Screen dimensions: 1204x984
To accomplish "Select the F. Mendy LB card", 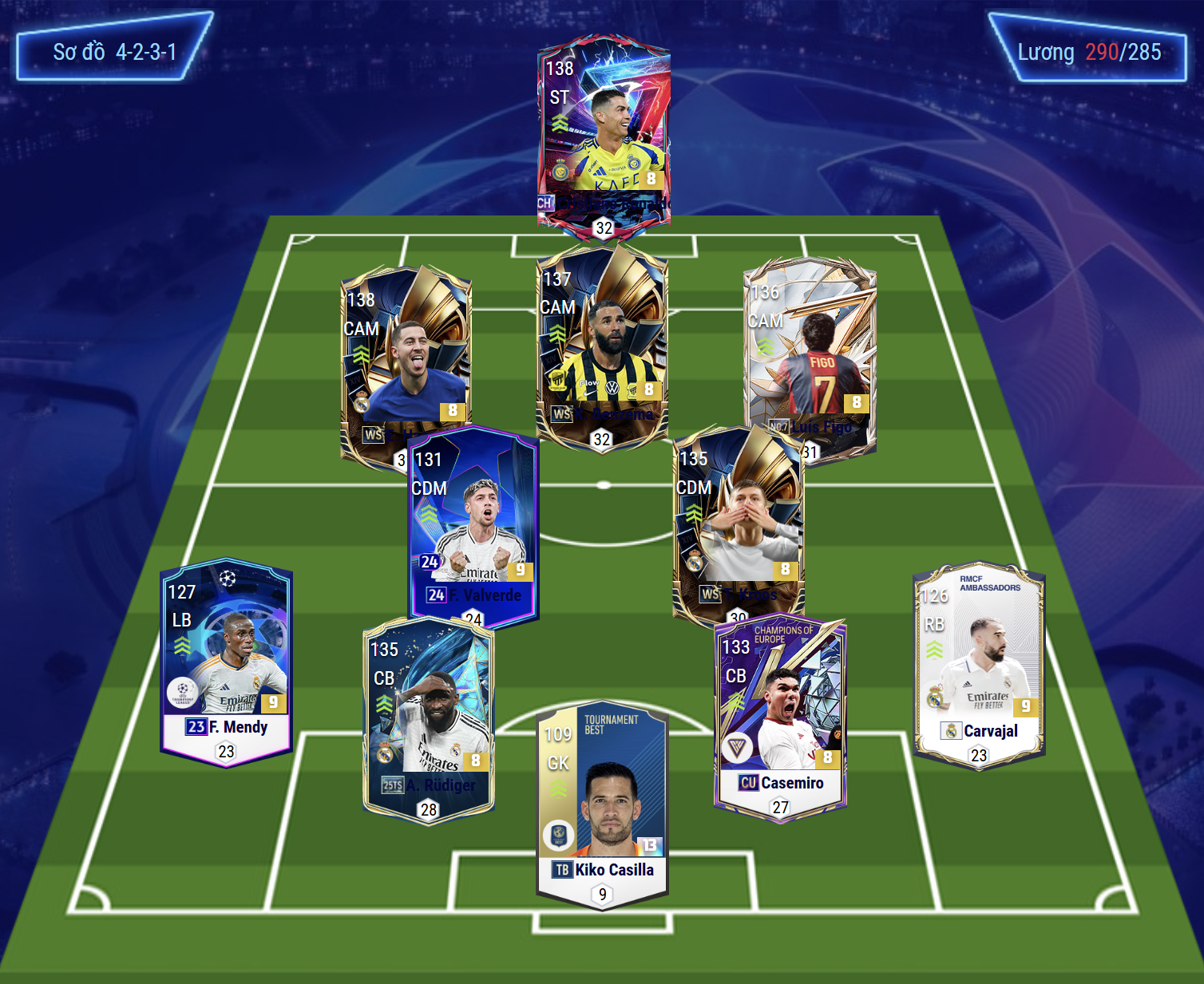I will point(227,658).
